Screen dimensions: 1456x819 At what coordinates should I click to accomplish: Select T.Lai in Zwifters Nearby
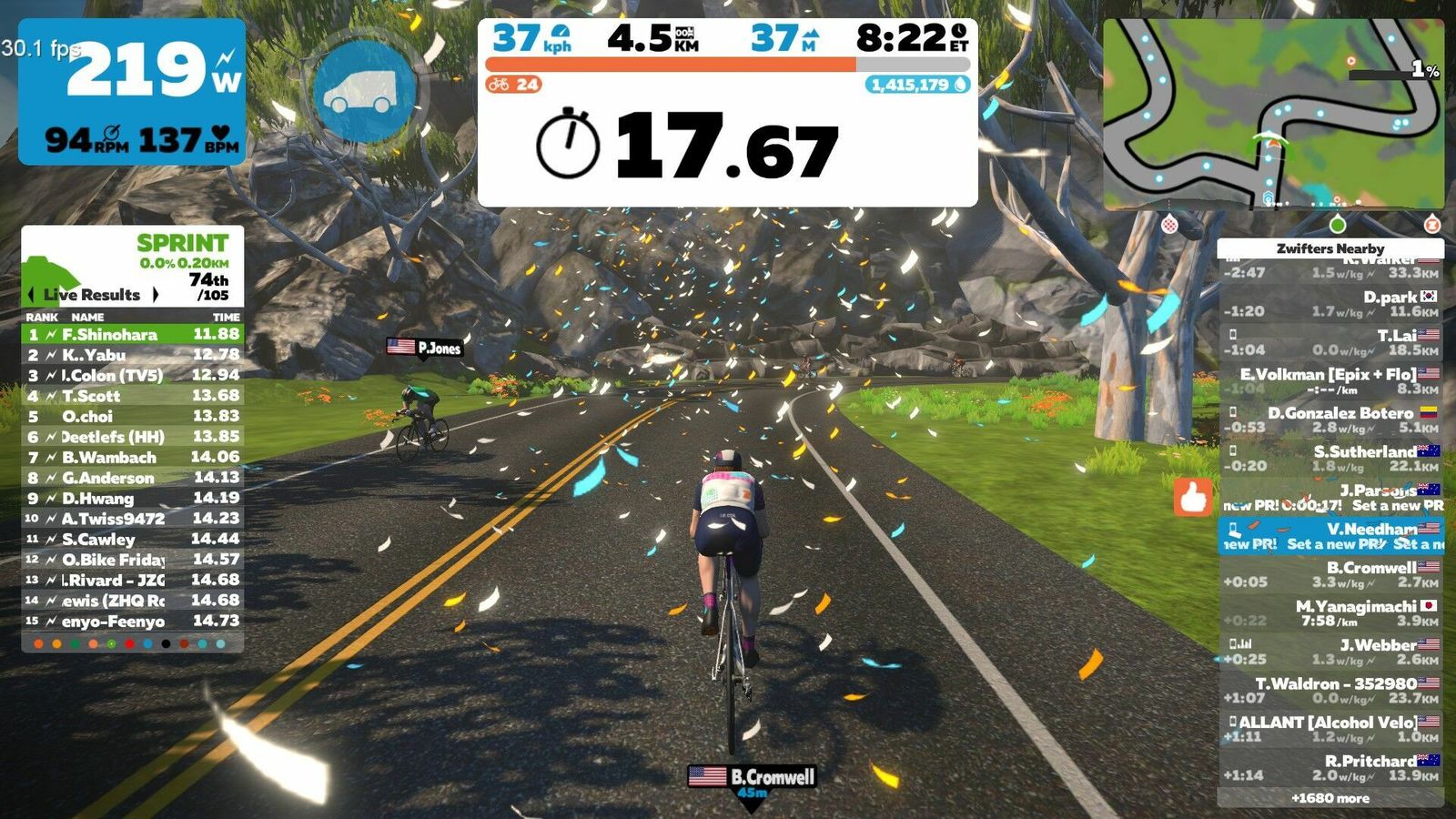[x=1330, y=342]
